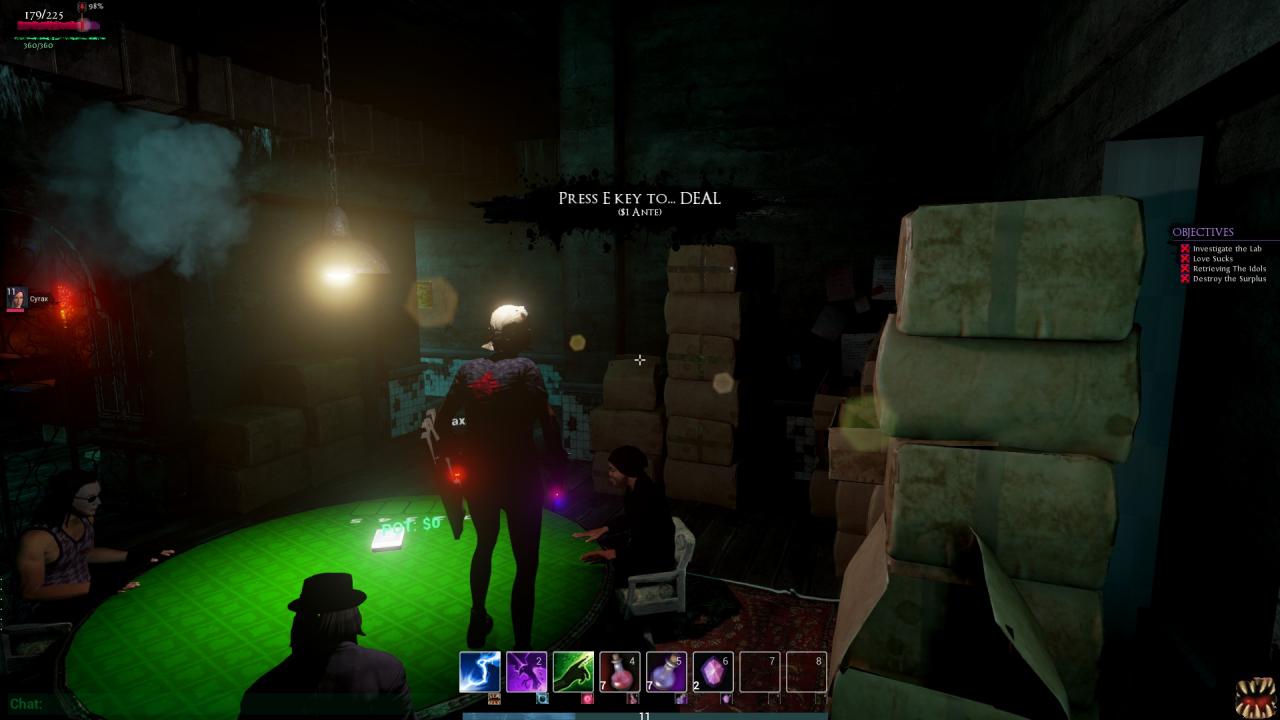Click party member Cyrax's portrait
This screenshot has width=1280, height=720.
pos(17,299)
